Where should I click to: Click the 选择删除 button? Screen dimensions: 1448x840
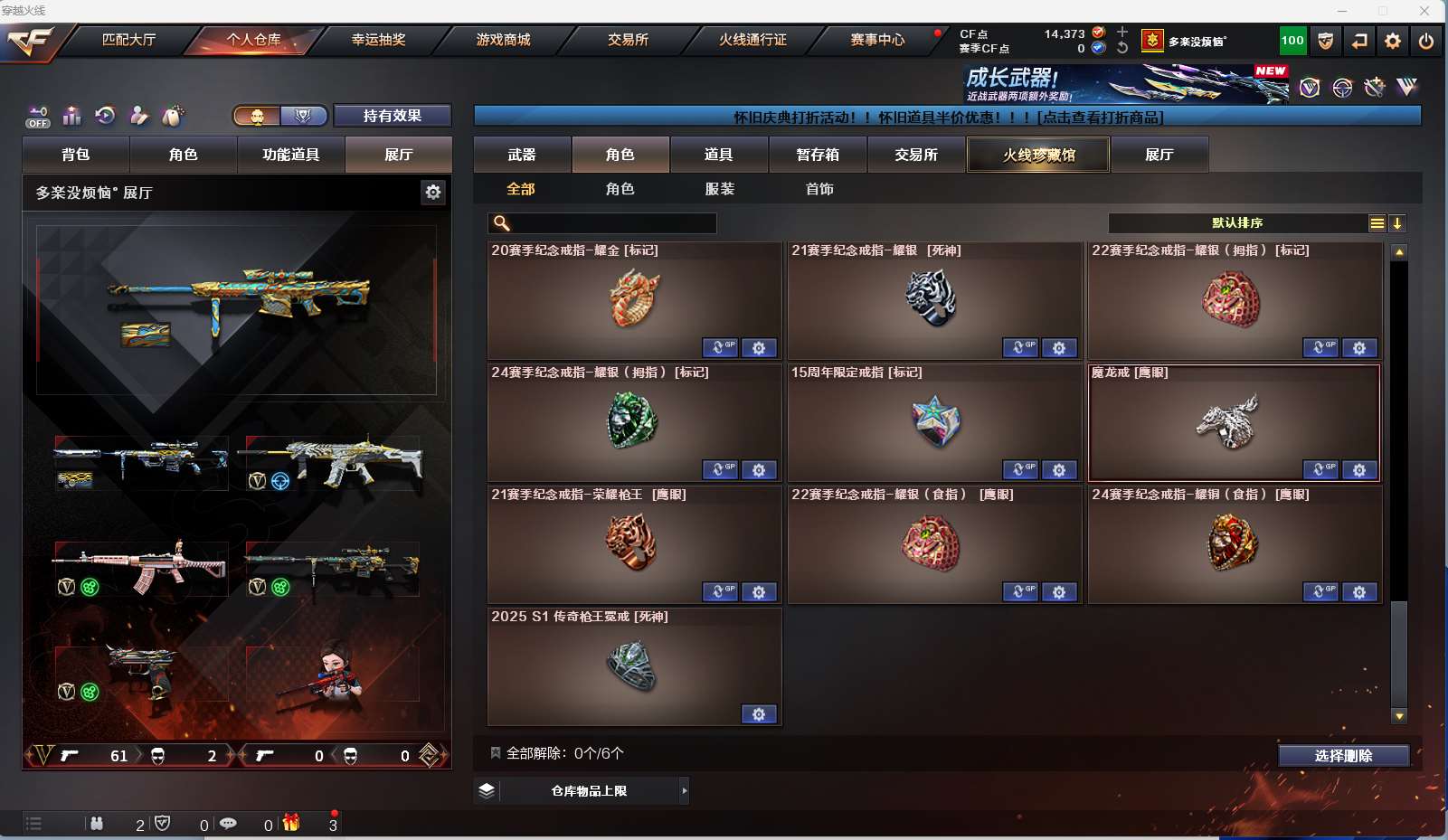tap(1343, 756)
